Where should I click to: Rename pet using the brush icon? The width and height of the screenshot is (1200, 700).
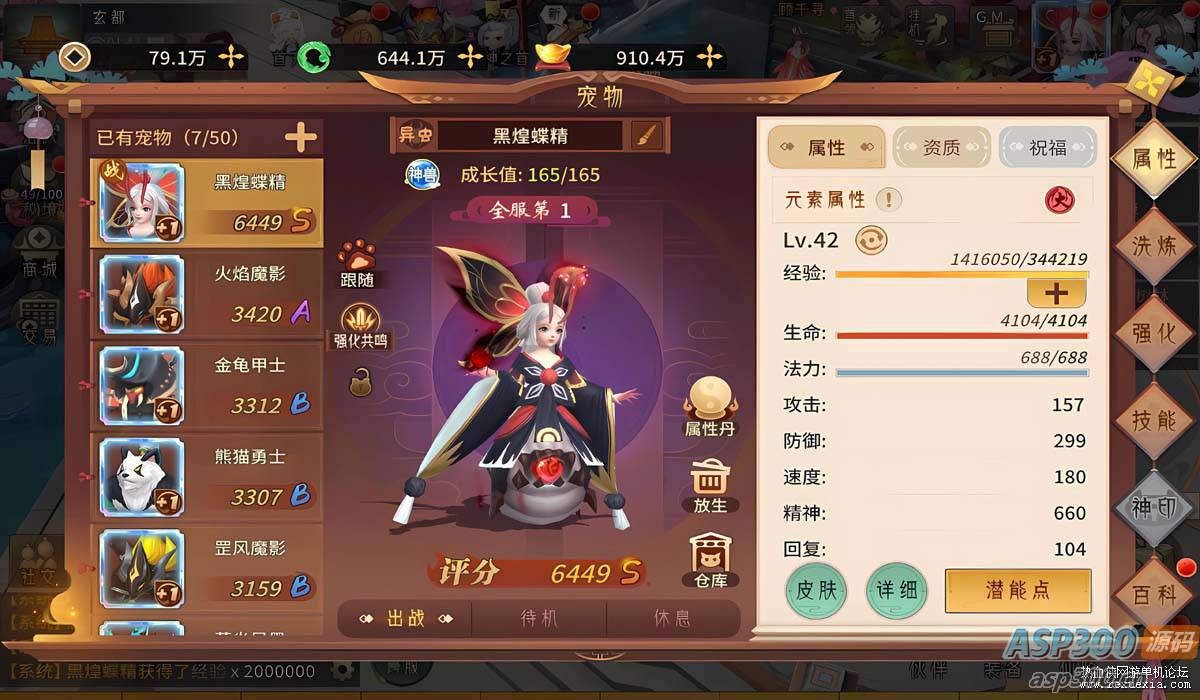(649, 135)
